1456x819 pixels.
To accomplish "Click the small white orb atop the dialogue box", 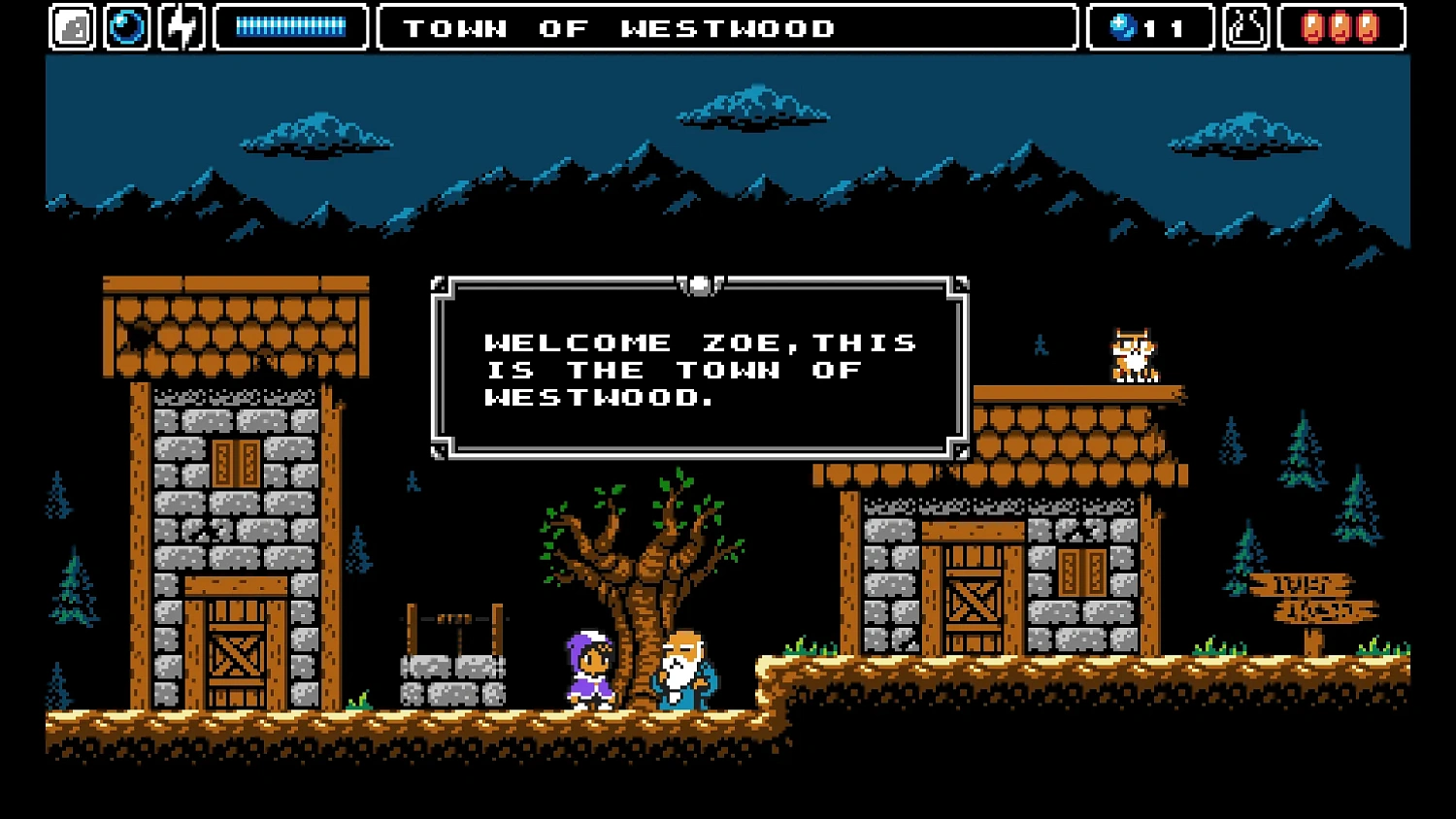I will pos(698,282).
